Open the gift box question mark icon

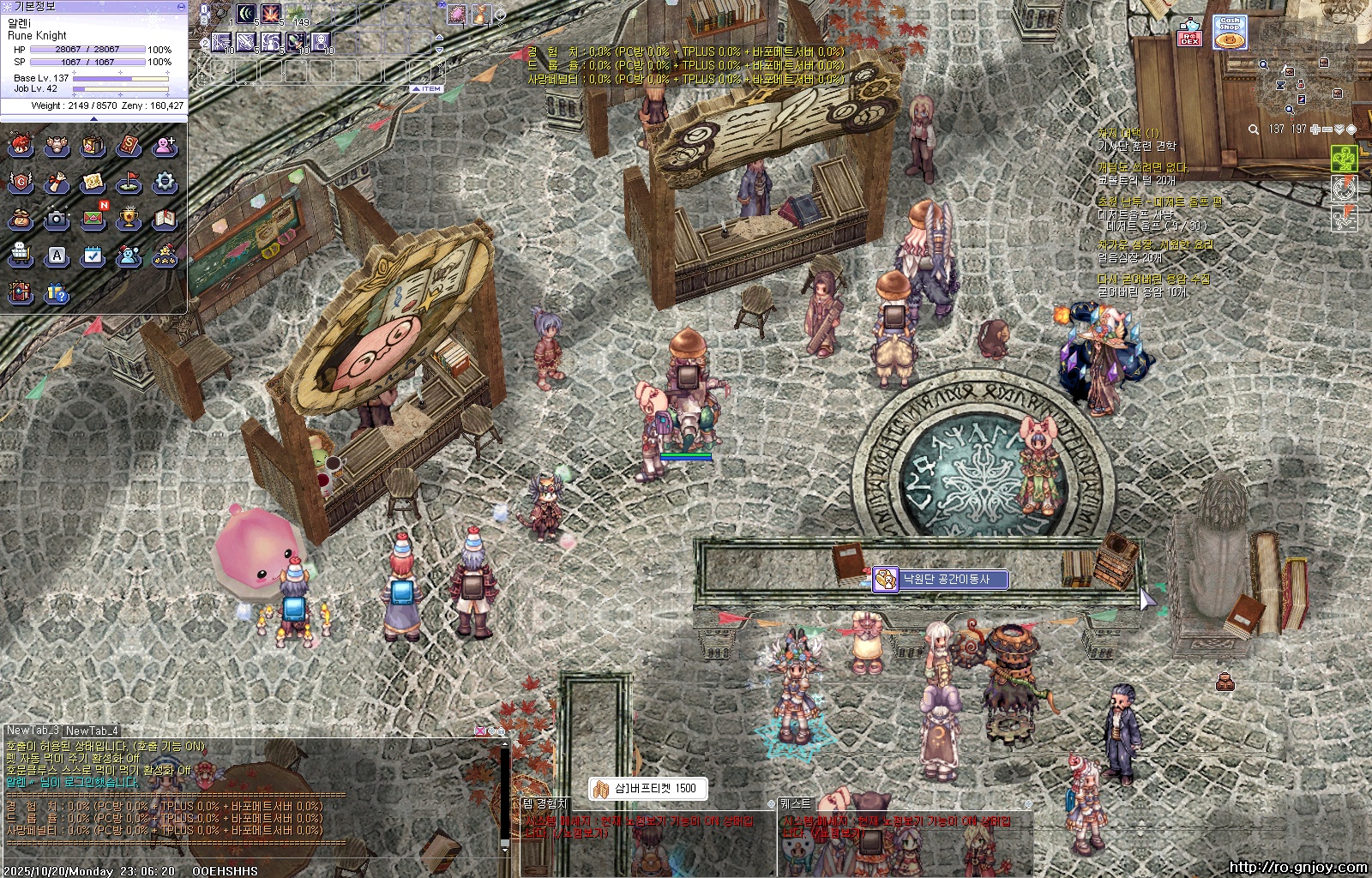pos(57,293)
